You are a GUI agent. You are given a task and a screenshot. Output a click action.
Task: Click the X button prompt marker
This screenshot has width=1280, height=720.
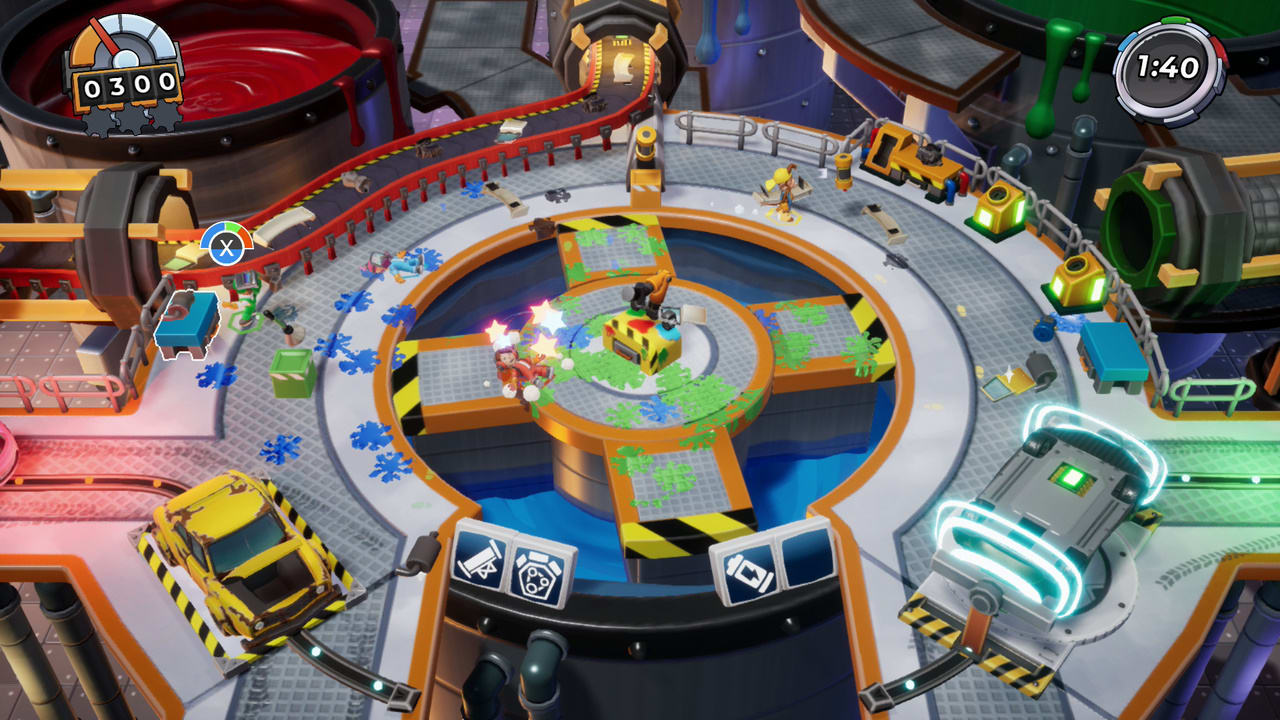point(228,249)
